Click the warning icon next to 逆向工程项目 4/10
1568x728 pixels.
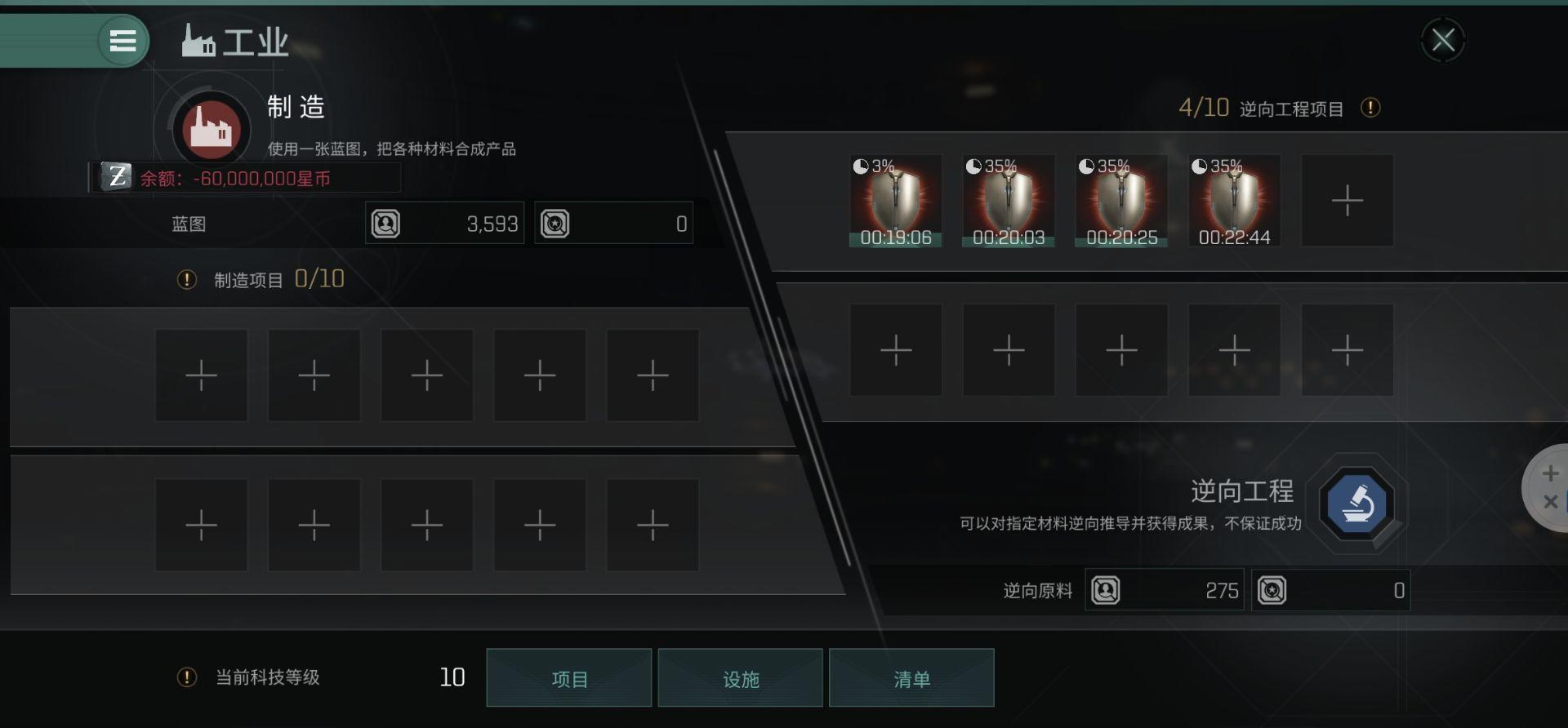1371,108
